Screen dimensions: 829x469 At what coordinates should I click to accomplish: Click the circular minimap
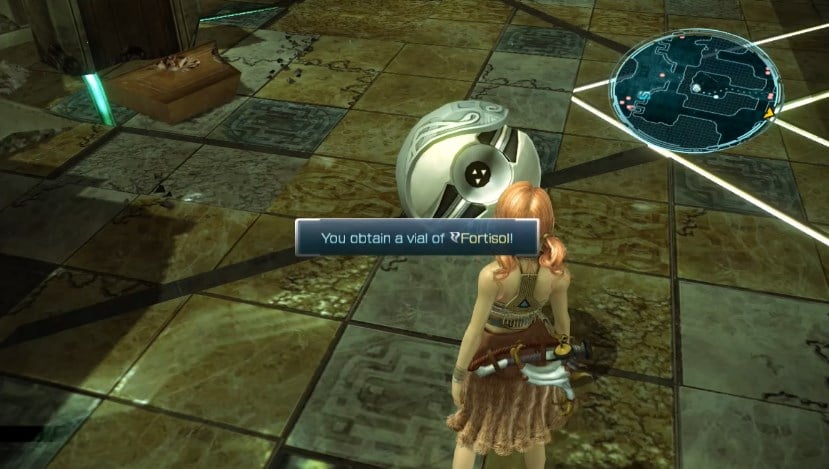696,87
